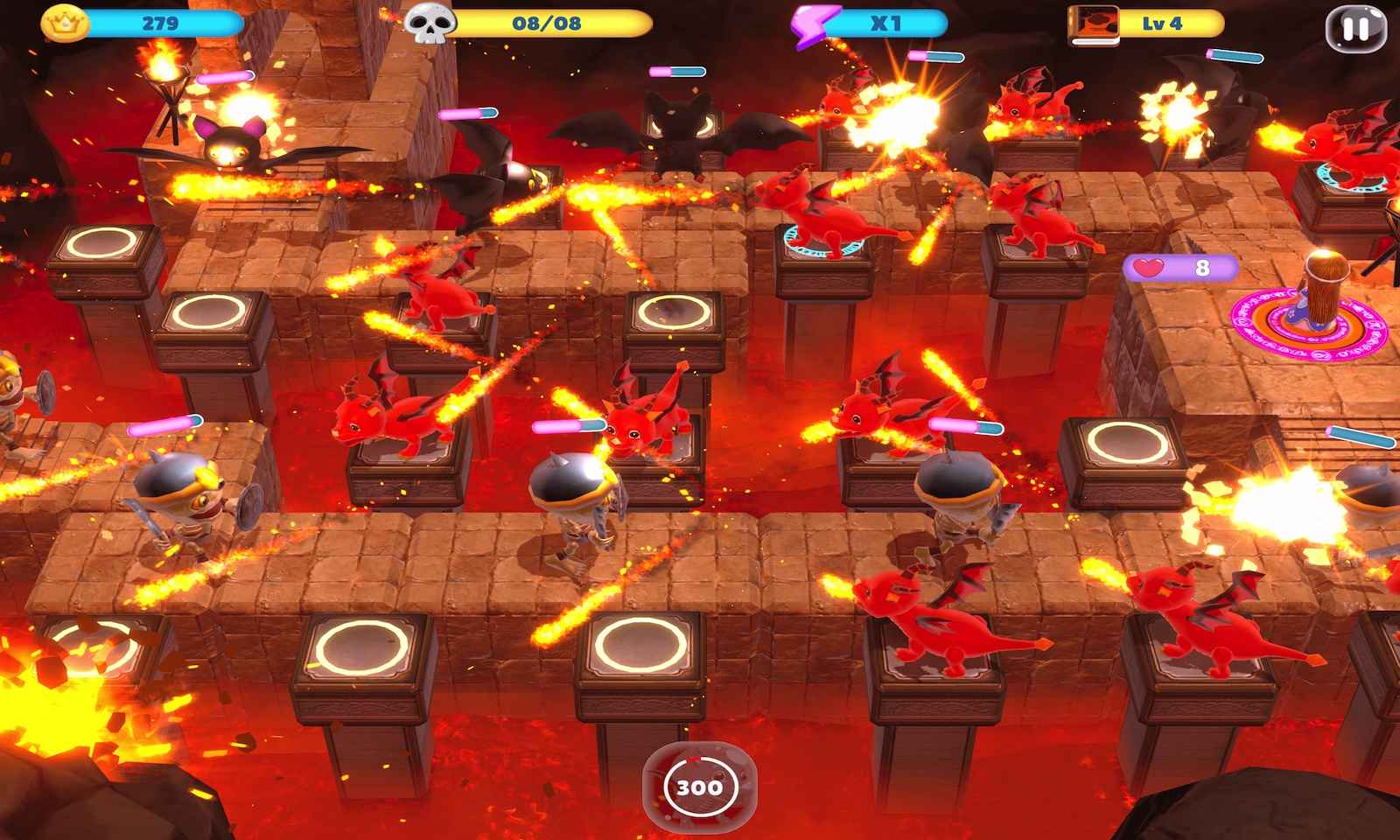Activate the 300 cooldown ability button

point(699,786)
